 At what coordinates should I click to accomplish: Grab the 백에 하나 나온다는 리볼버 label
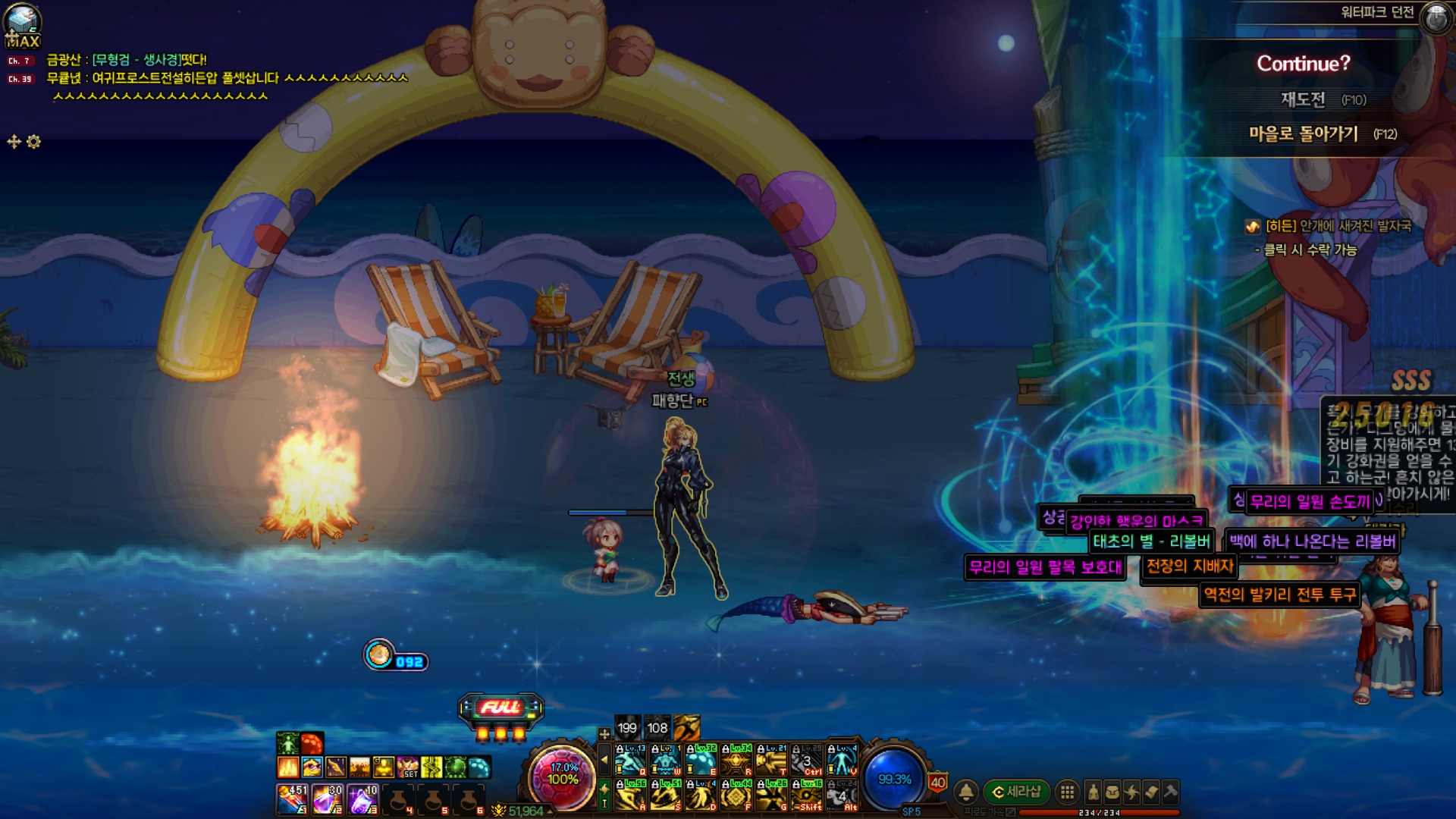tap(1312, 541)
